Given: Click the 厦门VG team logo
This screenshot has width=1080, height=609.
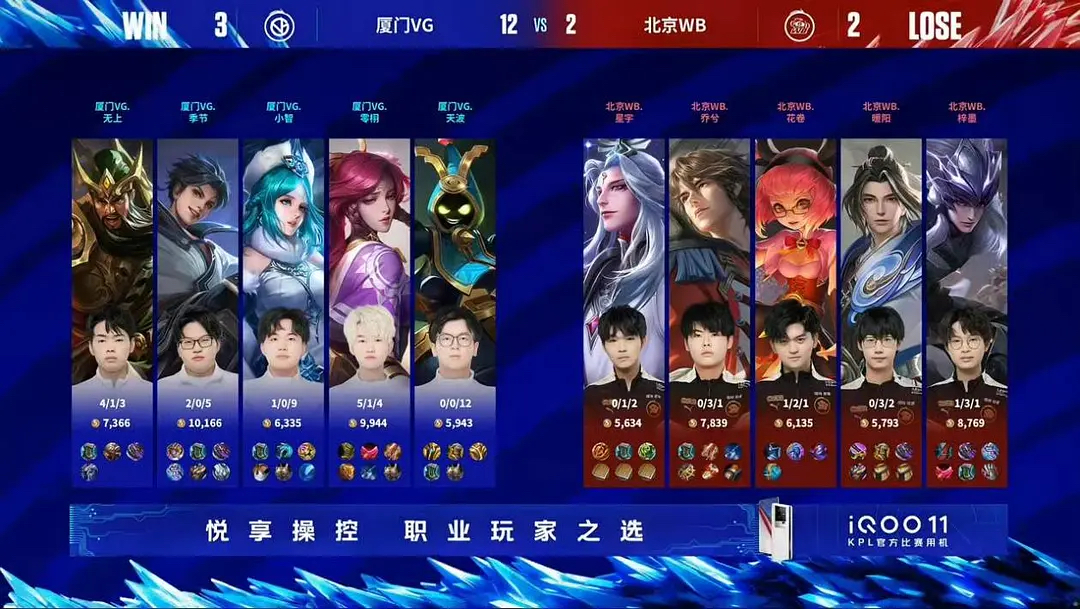Looking at the screenshot, I should 279,26.
